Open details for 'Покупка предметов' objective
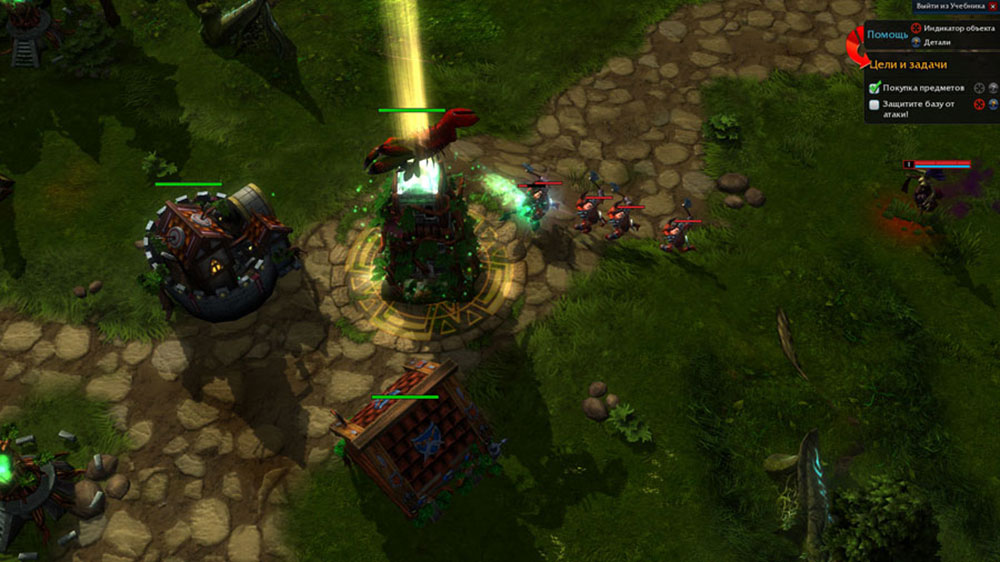This screenshot has width=1000, height=562. tap(993, 88)
